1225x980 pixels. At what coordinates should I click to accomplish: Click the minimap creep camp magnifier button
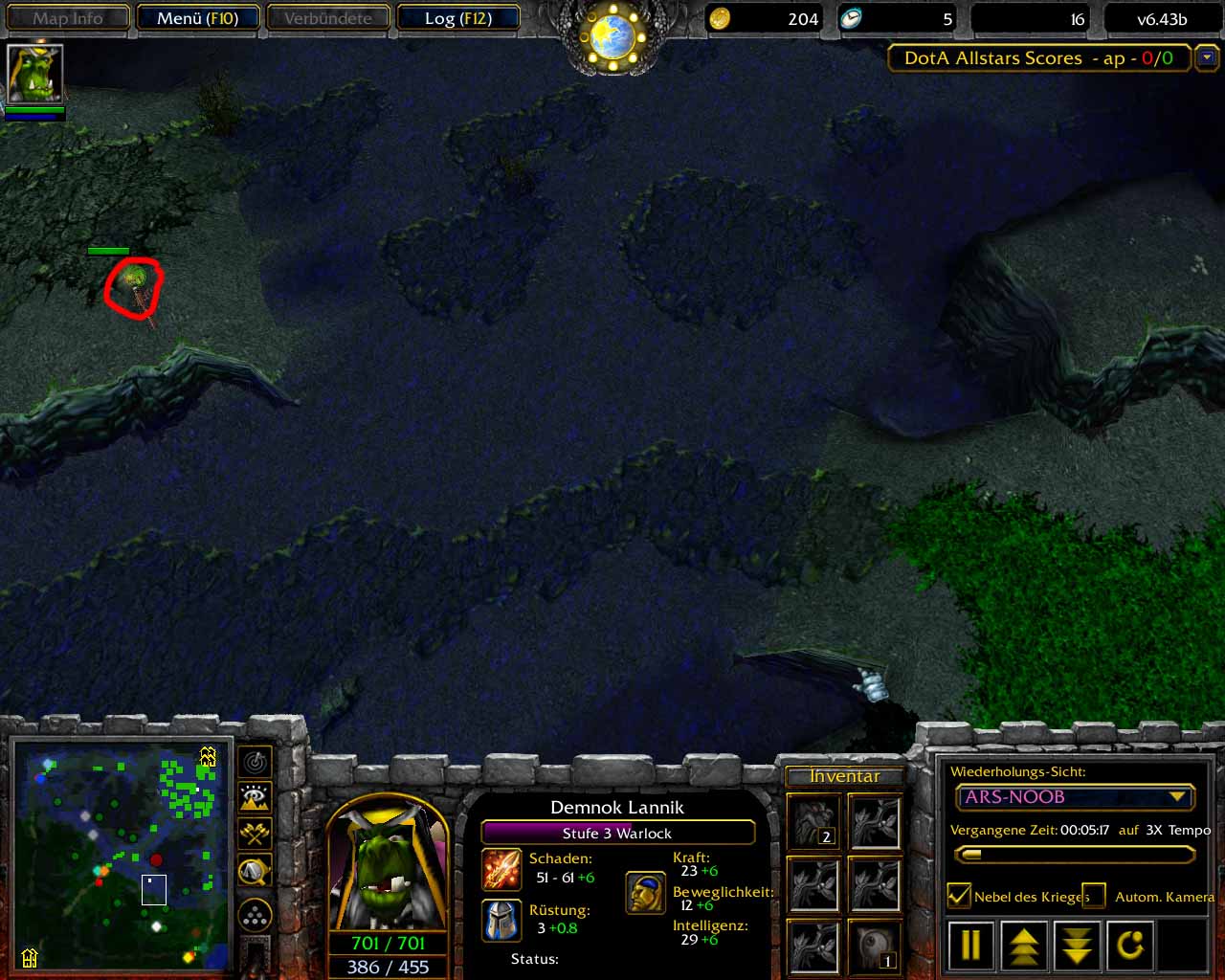256,870
